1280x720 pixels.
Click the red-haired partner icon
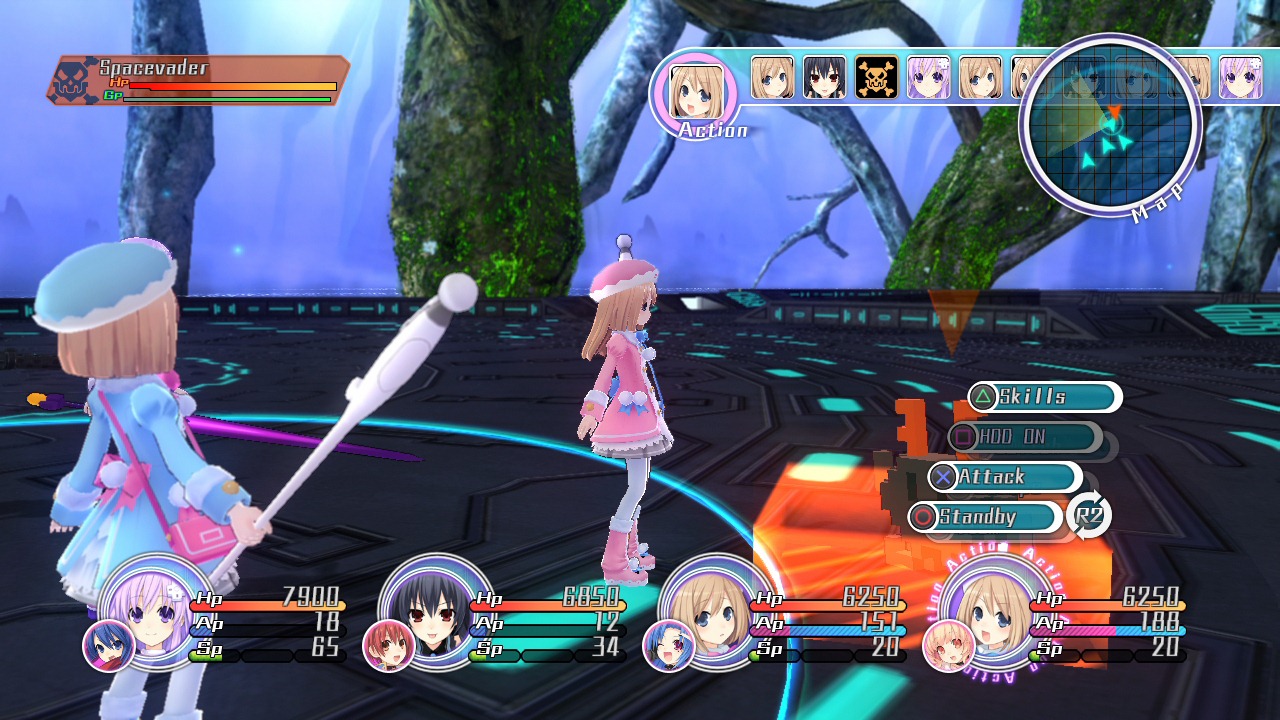[388, 645]
